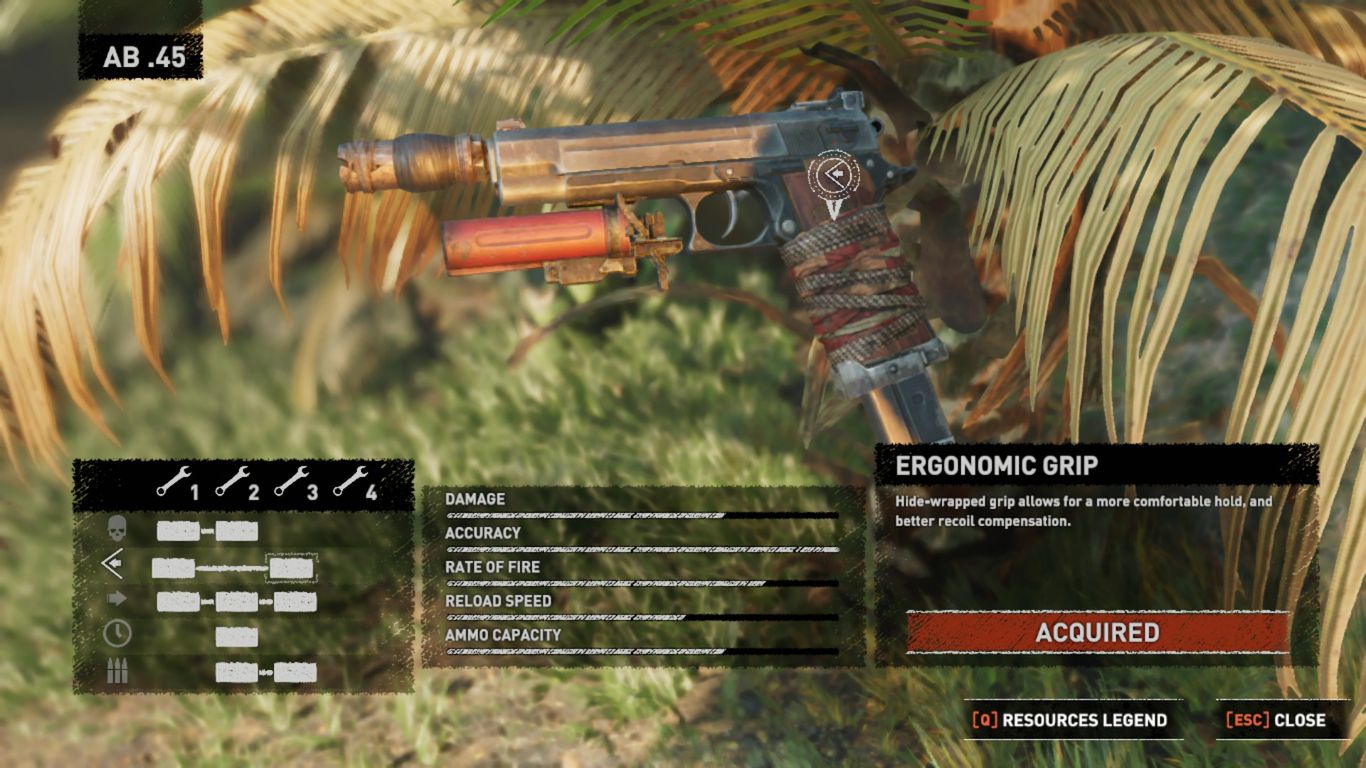Image resolution: width=1366 pixels, height=768 pixels.
Task: Pick the tier 1 rate of fire upgrade
Action: pyautogui.click(x=178, y=602)
